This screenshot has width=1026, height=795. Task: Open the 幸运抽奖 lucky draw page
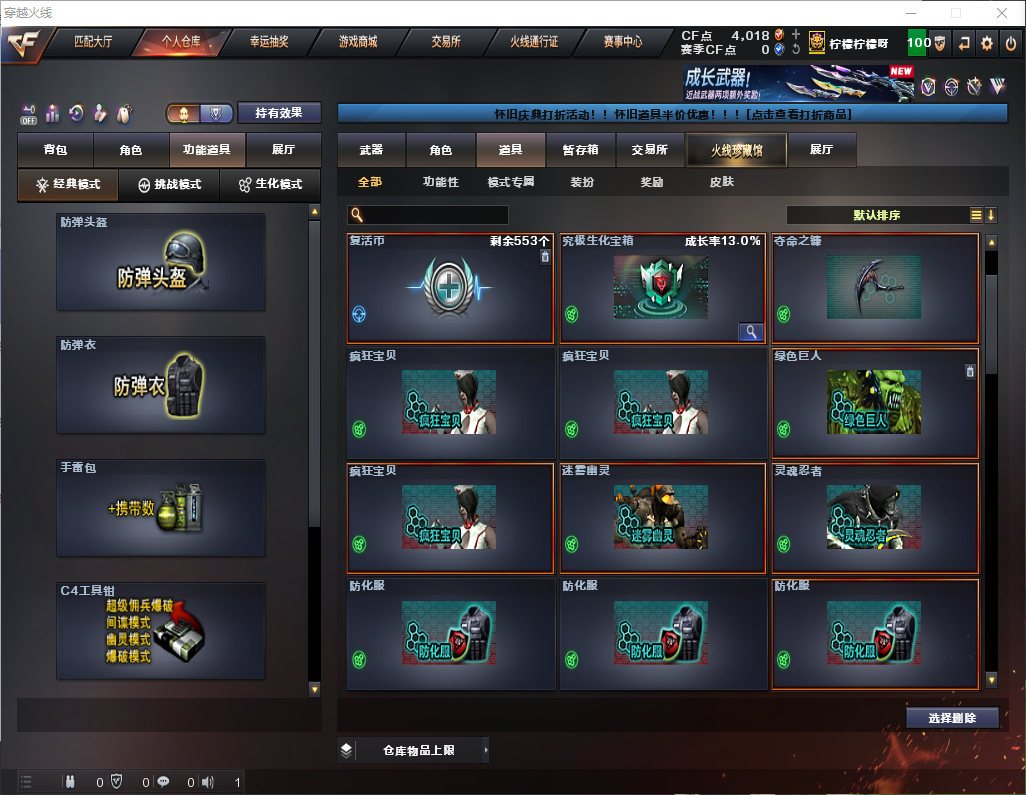(268, 42)
